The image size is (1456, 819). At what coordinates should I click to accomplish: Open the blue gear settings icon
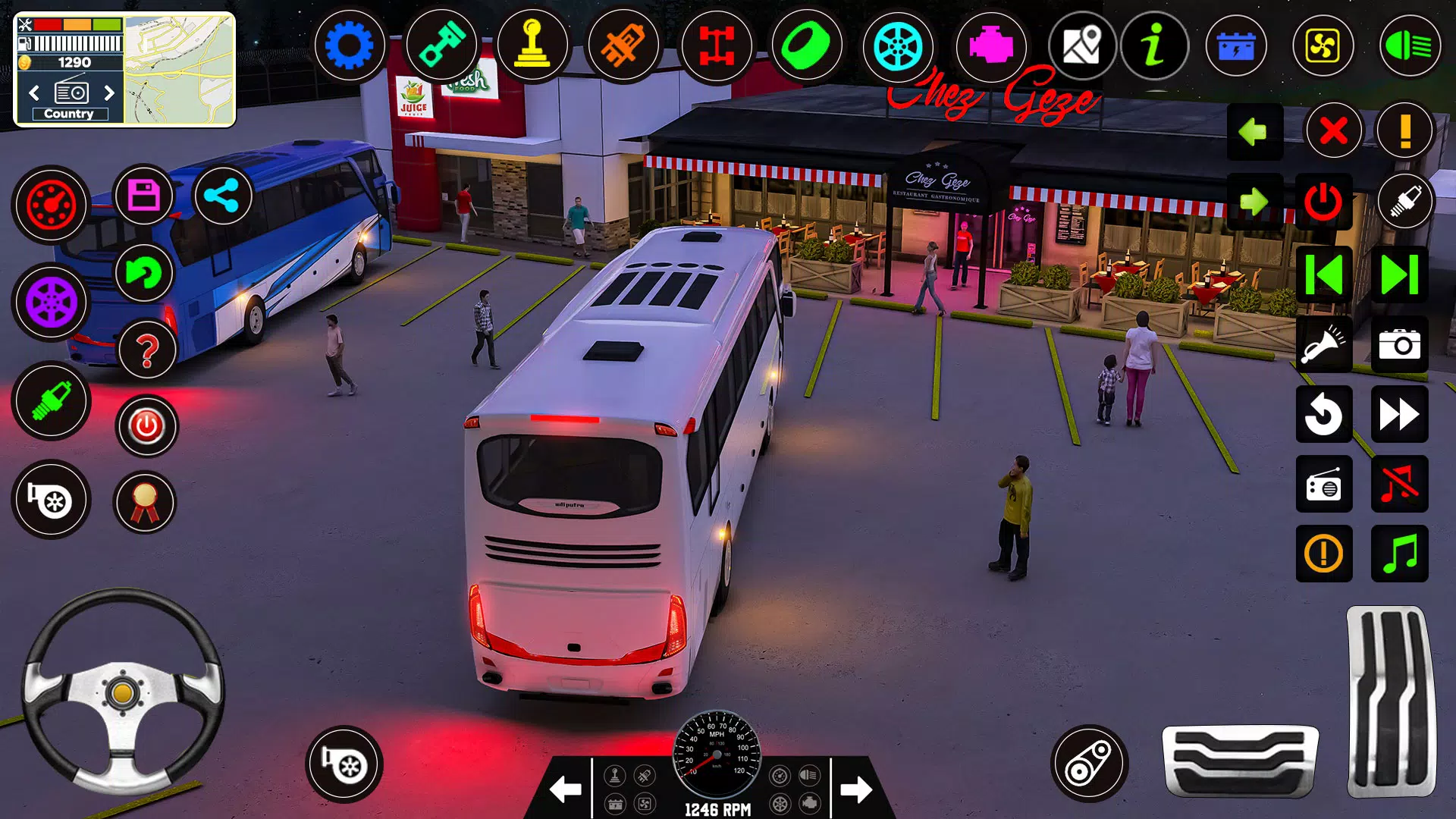[x=350, y=46]
